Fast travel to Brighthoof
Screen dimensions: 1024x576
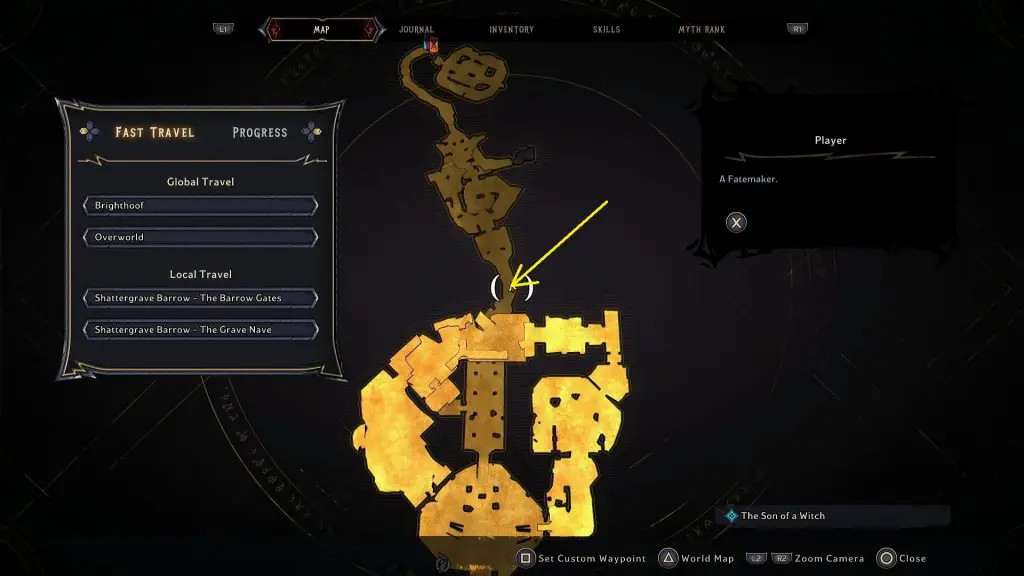click(x=201, y=206)
